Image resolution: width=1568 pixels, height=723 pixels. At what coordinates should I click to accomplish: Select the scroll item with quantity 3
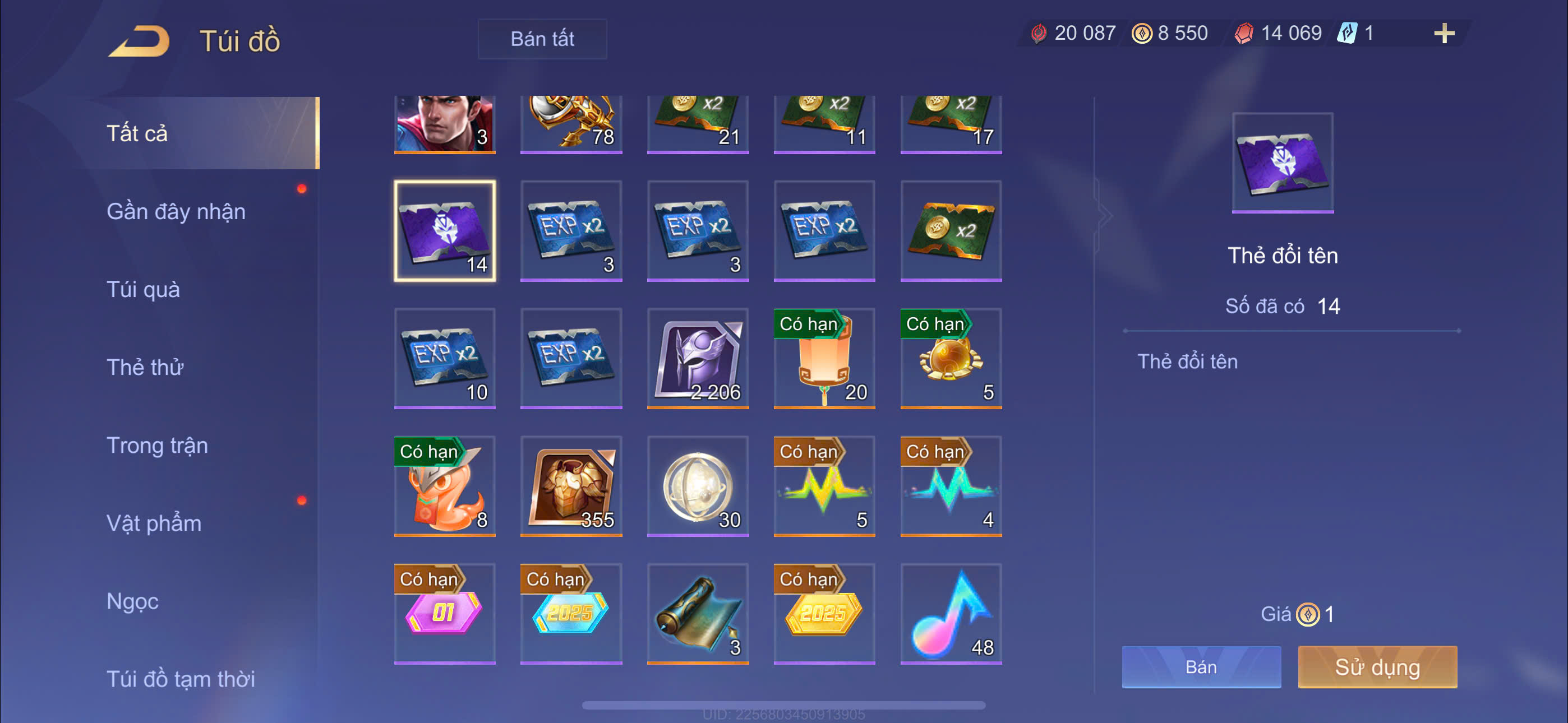pyautogui.click(x=698, y=614)
